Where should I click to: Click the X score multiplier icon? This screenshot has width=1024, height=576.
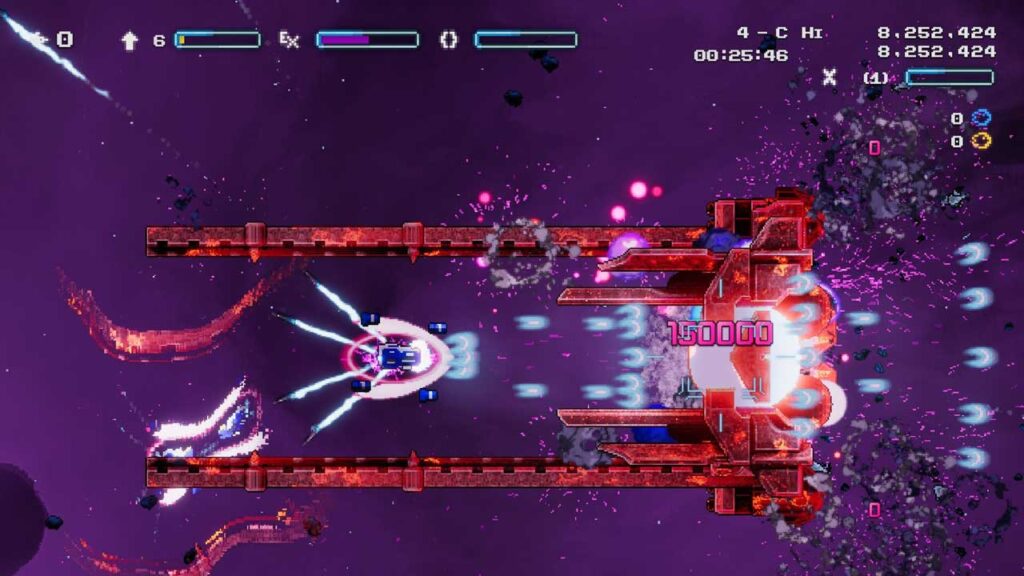tap(829, 76)
